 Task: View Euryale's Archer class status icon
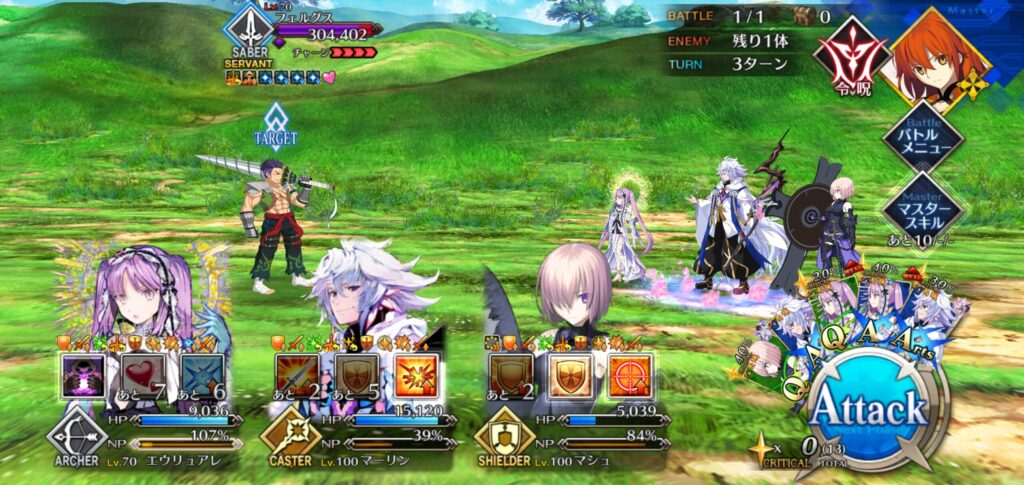[x=76, y=439]
